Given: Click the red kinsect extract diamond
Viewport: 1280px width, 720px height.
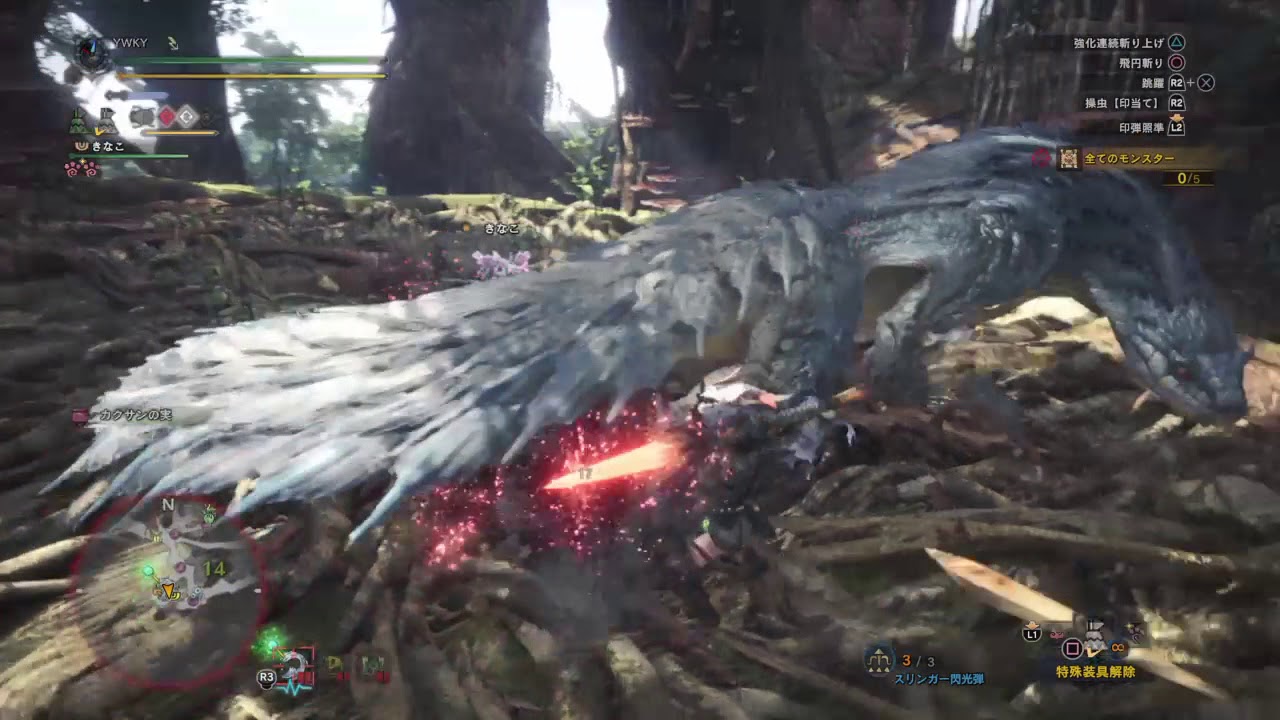Looking at the screenshot, I should [x=167, y=117].
